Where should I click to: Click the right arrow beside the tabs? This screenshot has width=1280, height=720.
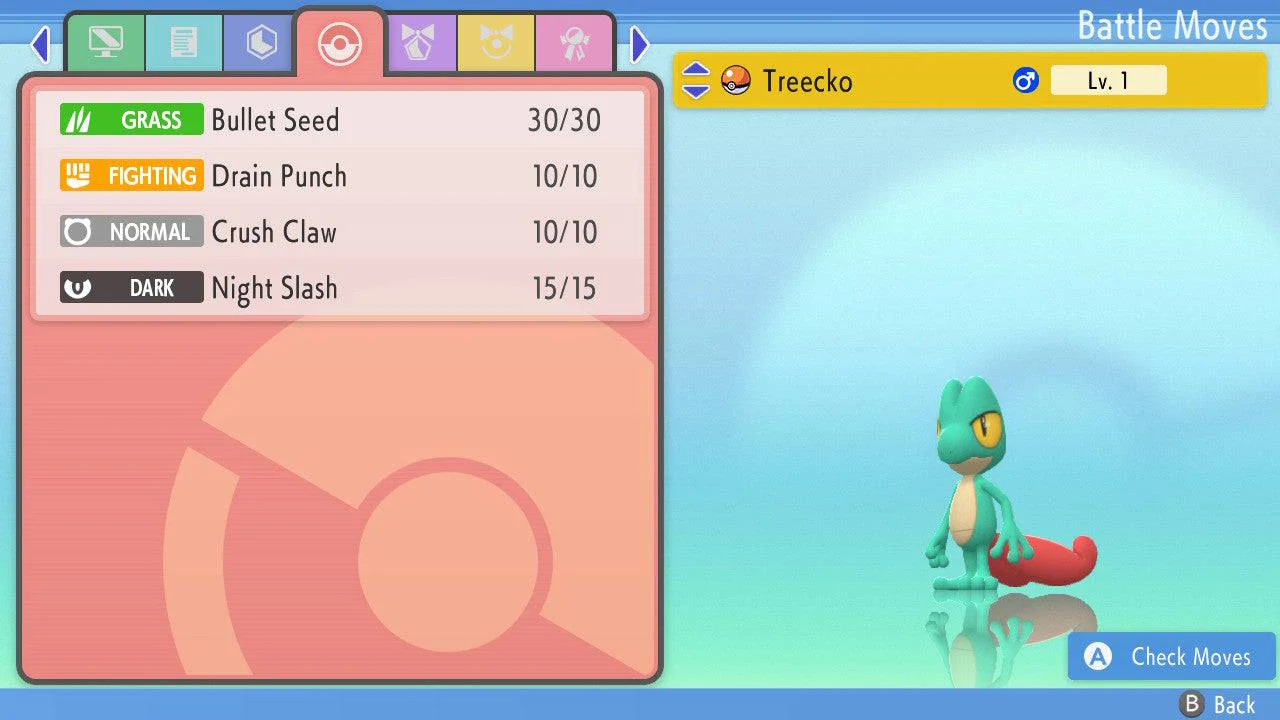(640, 44)
